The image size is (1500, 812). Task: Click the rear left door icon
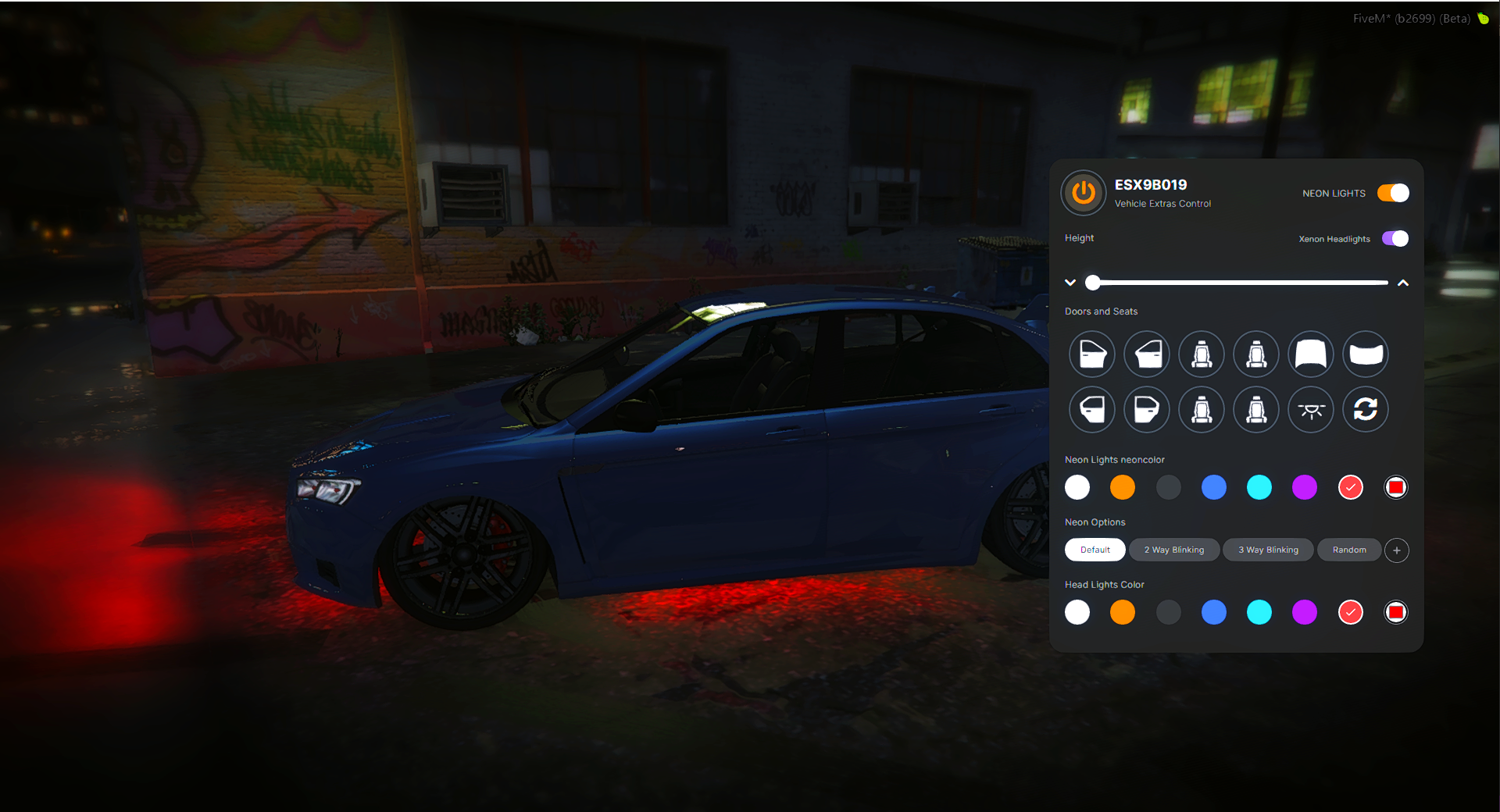tap(1091, 409)
